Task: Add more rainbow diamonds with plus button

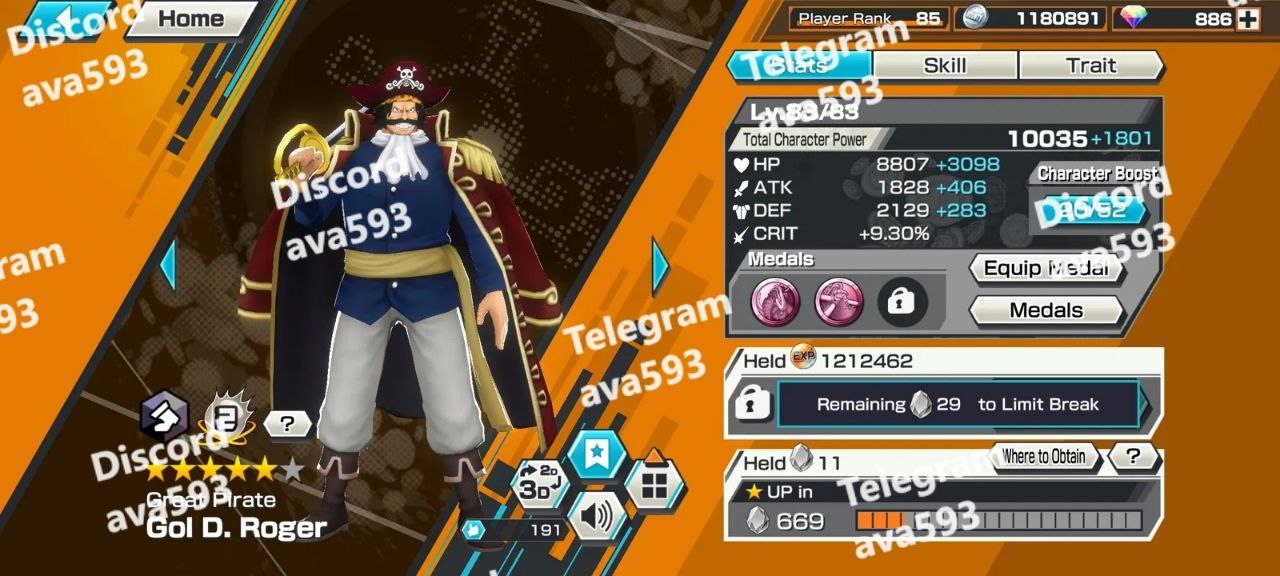Action: pos(1247,19)
